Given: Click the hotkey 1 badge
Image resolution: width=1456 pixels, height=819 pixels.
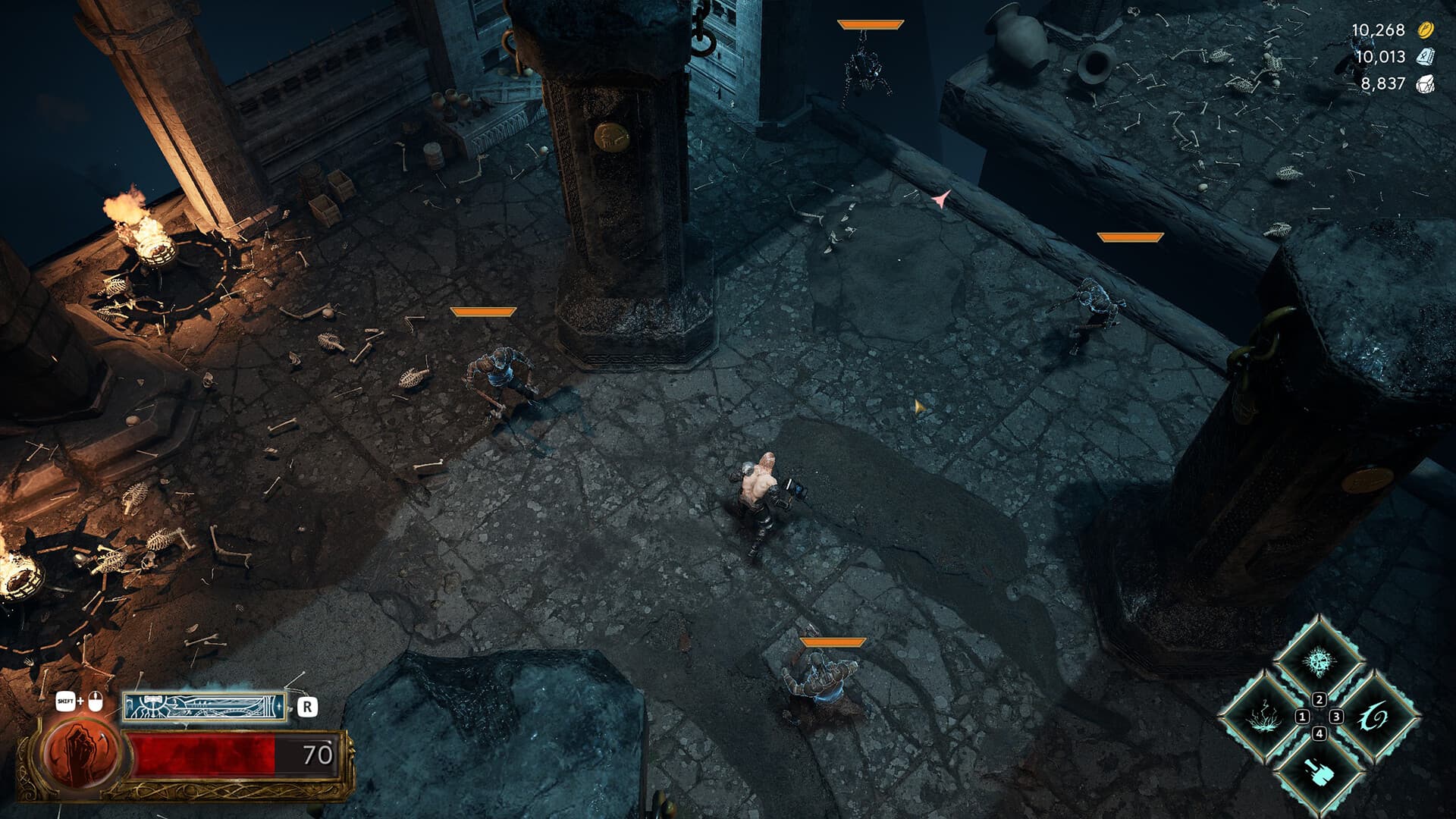Looking at the screenshot, I should point(1302,717).
